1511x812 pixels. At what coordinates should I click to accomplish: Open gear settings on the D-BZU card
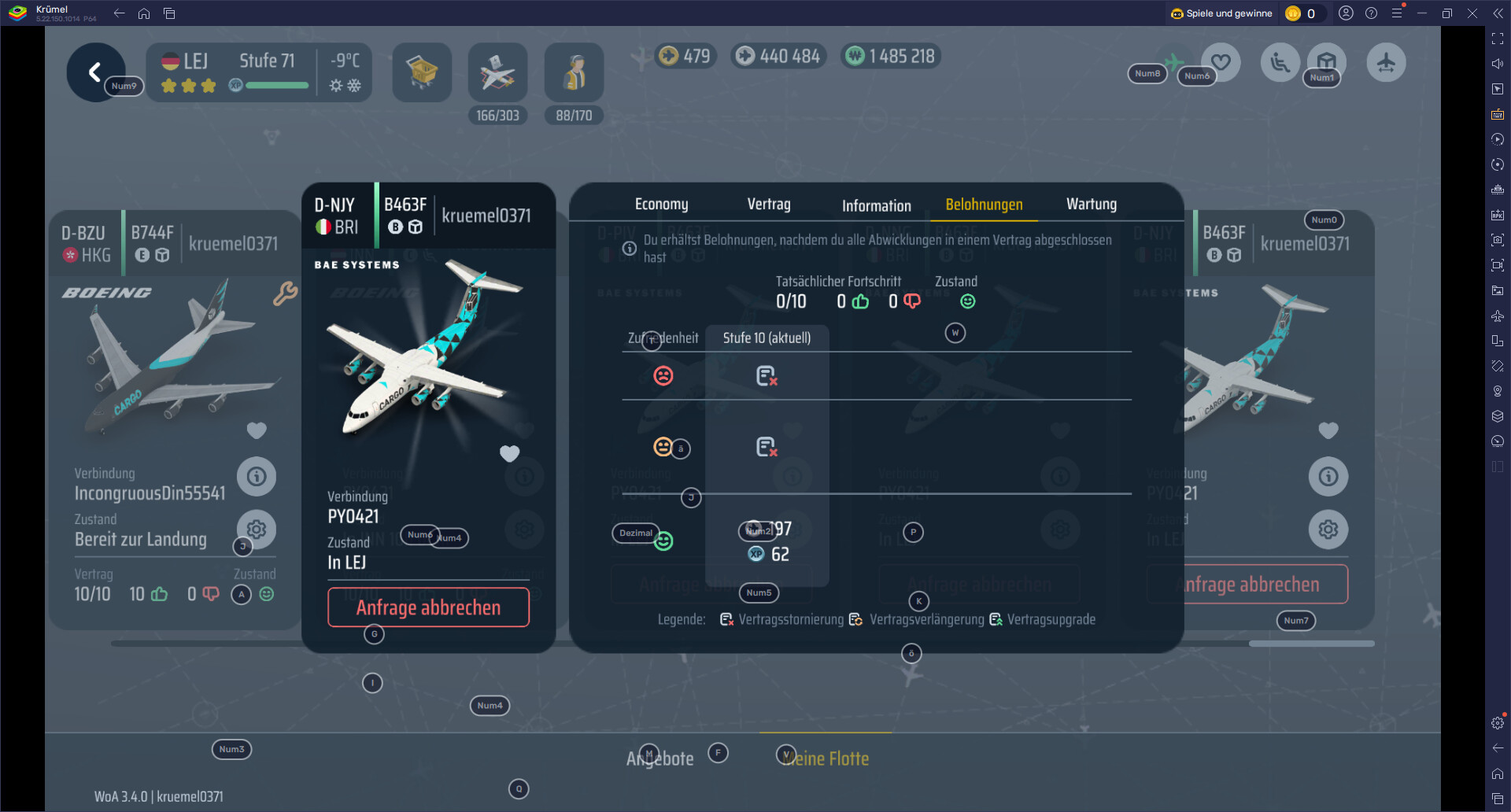point(257,529)
